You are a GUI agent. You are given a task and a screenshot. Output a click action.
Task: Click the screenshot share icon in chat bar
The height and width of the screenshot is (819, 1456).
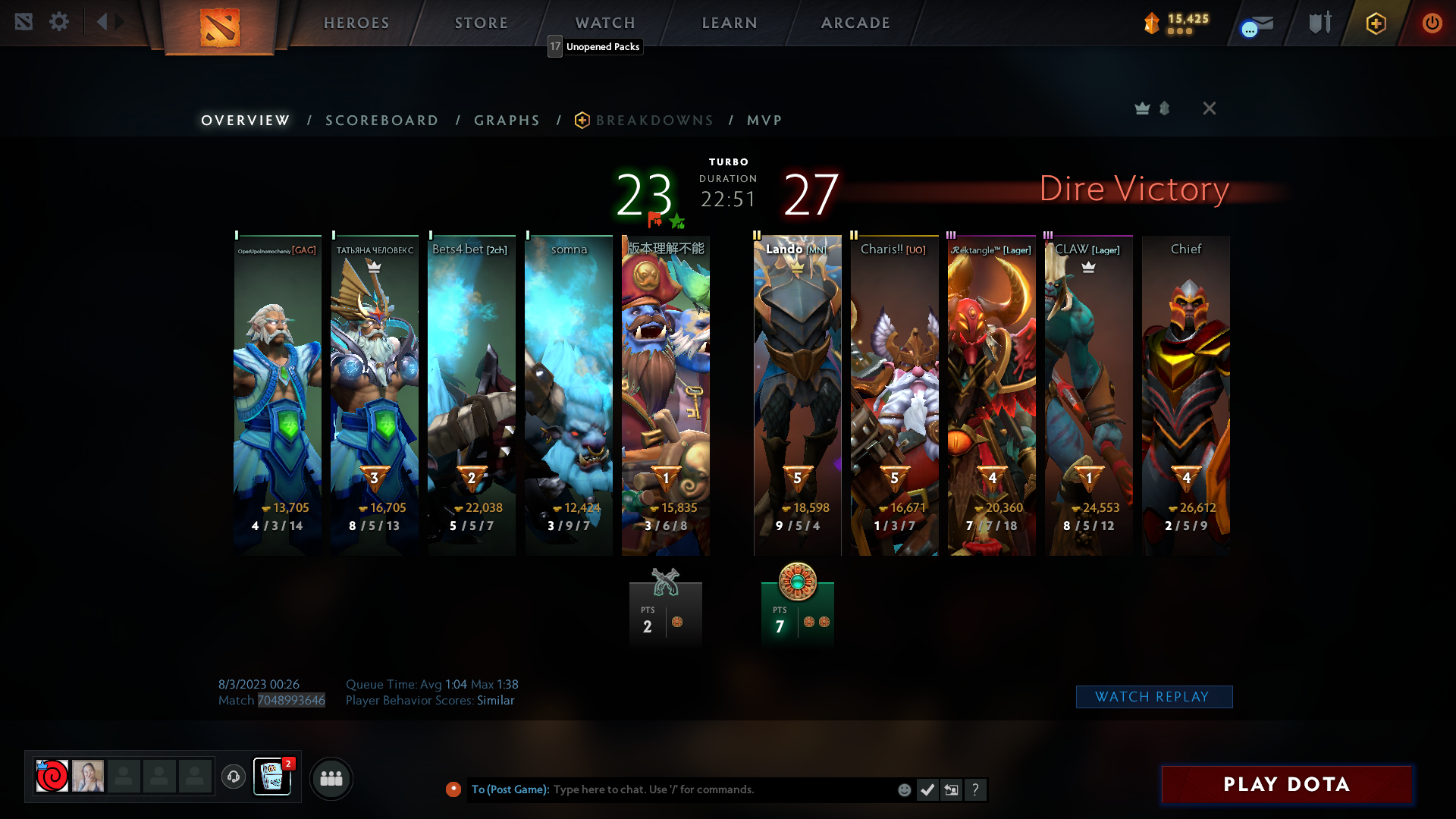click(952, 789)
